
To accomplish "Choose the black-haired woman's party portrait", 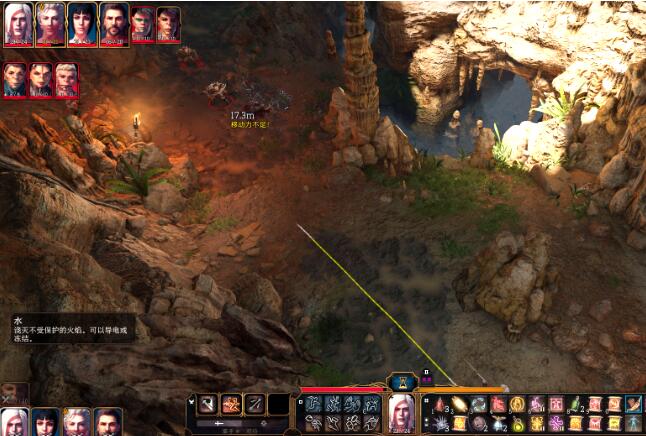I will 45,421.
